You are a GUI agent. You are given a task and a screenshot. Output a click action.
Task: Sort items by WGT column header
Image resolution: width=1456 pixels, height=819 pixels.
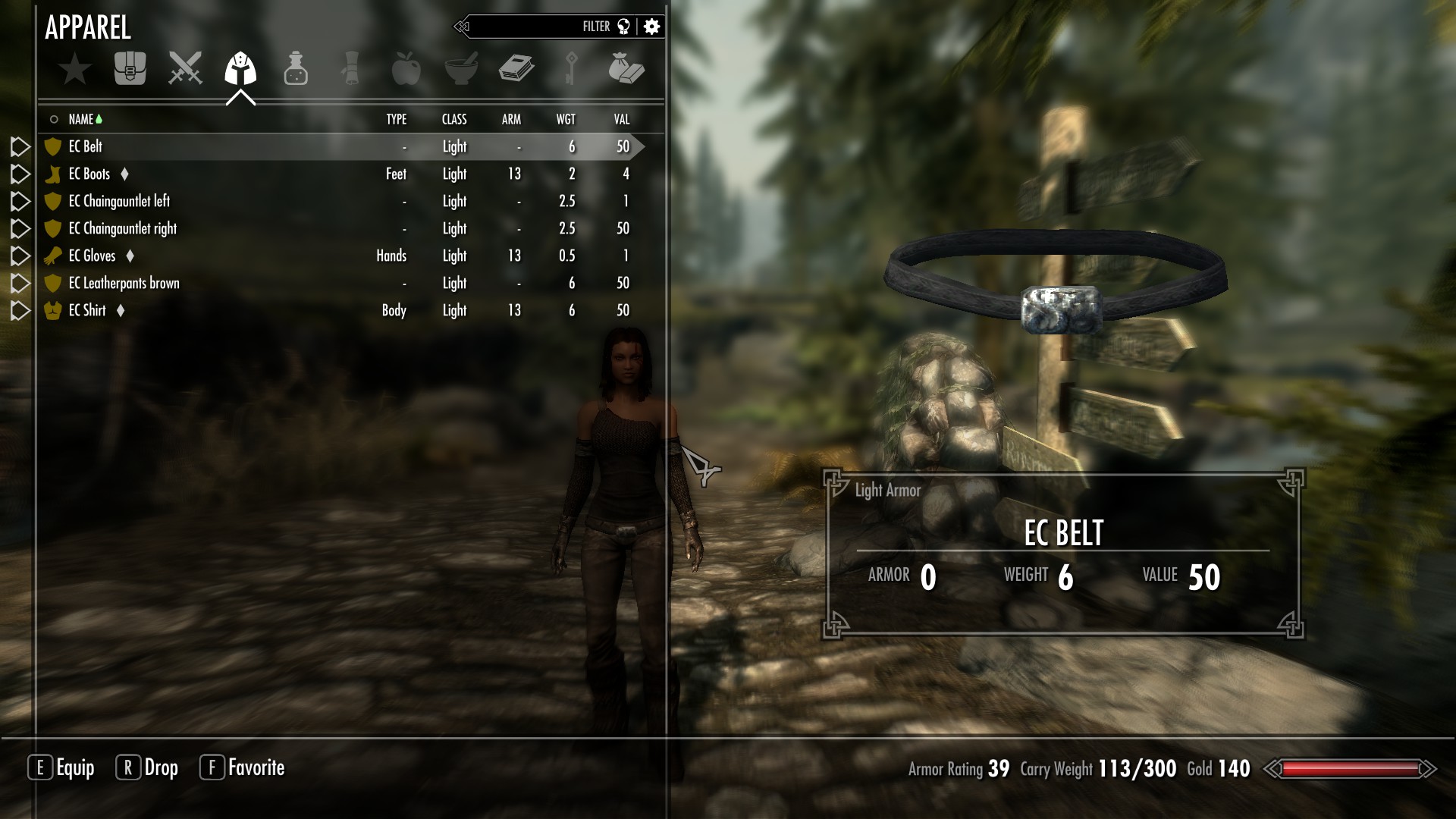tap(566, 119)
